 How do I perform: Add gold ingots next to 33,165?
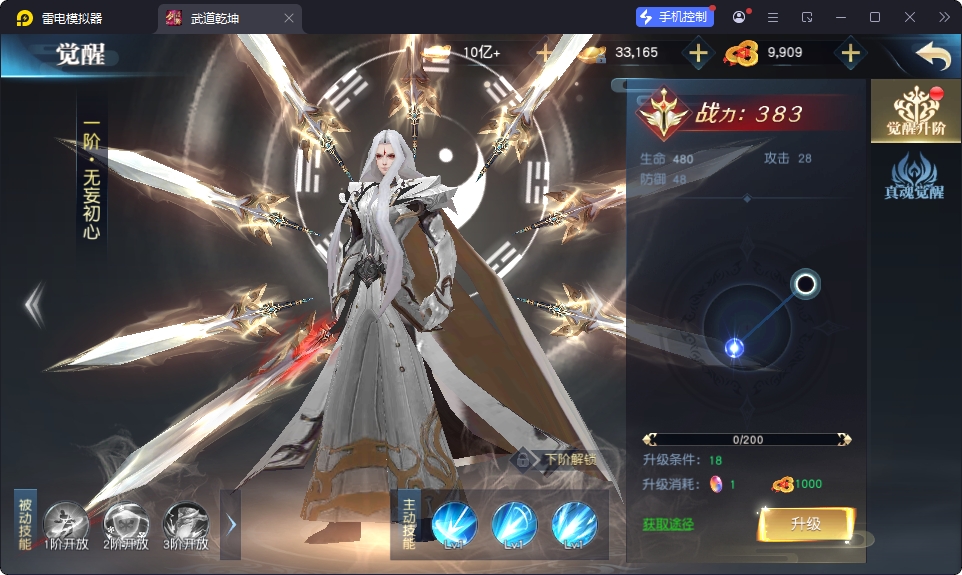(698, 53)
